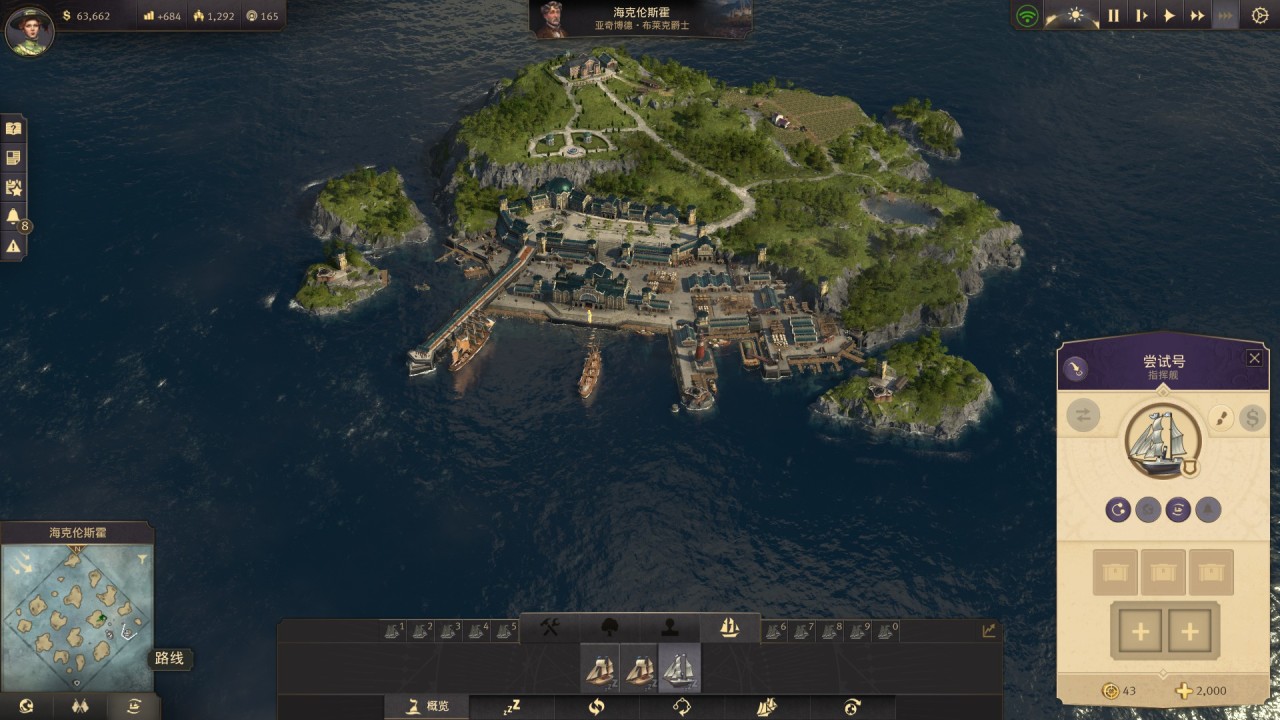Image resolution: width=1280 pixels, height=720 pixels.
Task: Open the gear settings menu
Action: point(1259,15)
